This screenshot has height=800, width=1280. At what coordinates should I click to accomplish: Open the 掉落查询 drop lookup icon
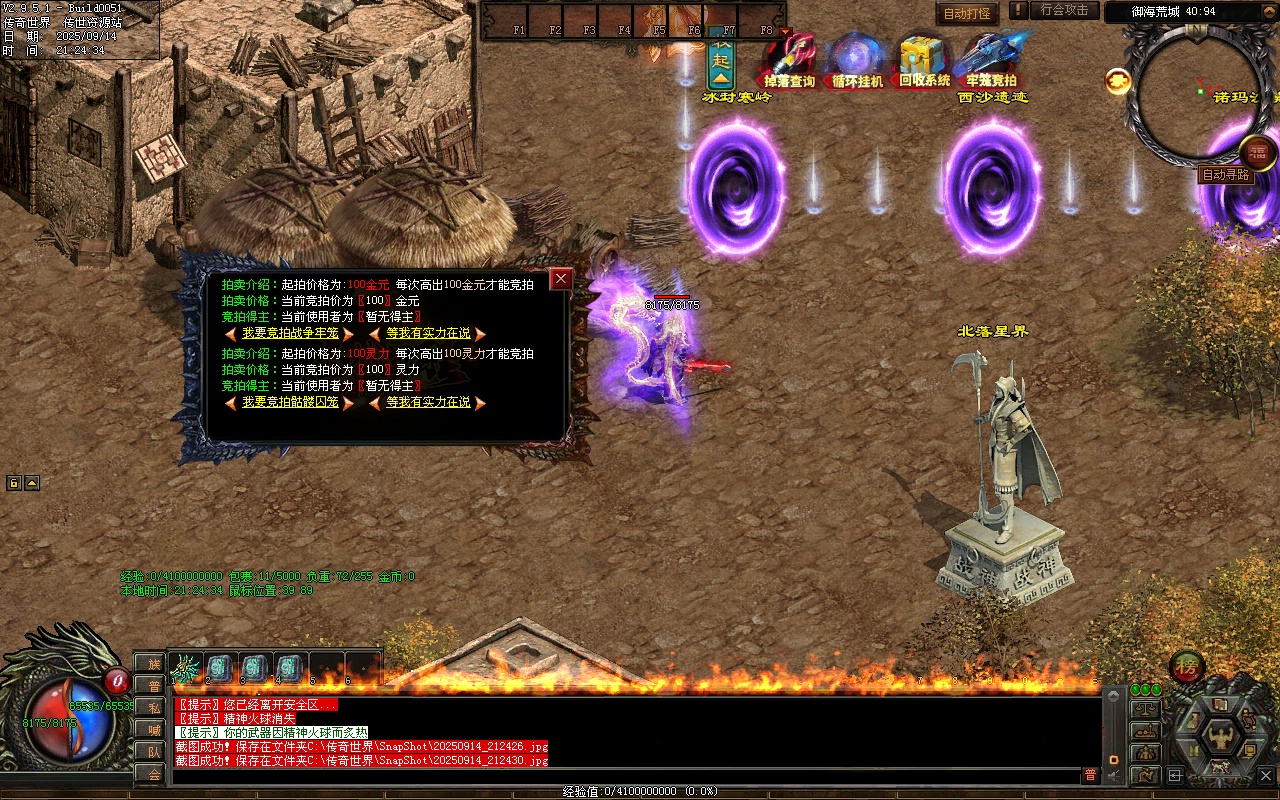click(790, 62)
